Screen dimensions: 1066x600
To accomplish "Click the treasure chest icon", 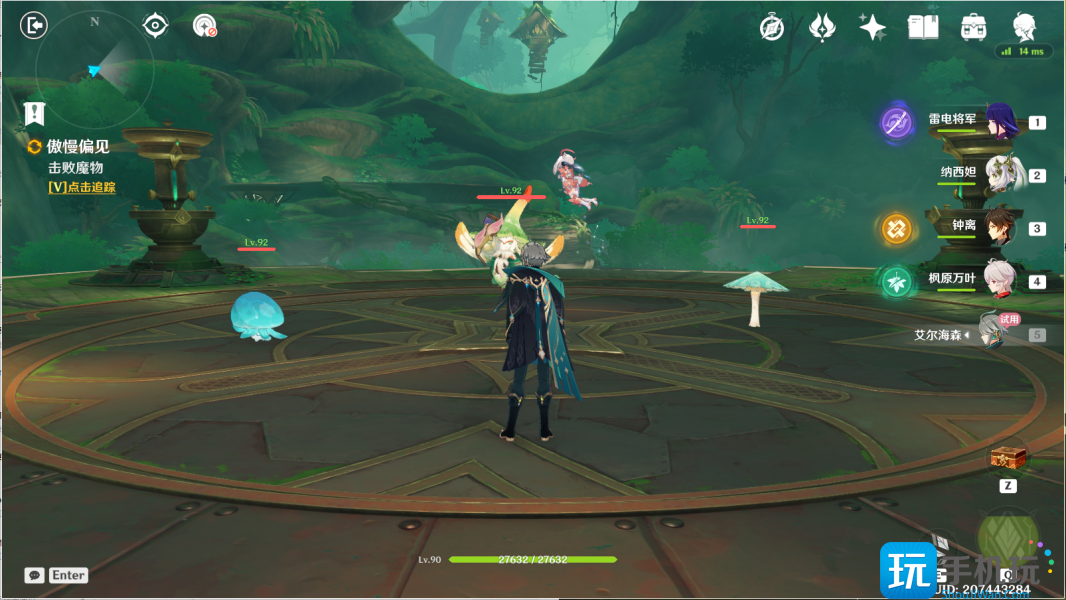I will pyautogui.click(x=1008, y=459).
